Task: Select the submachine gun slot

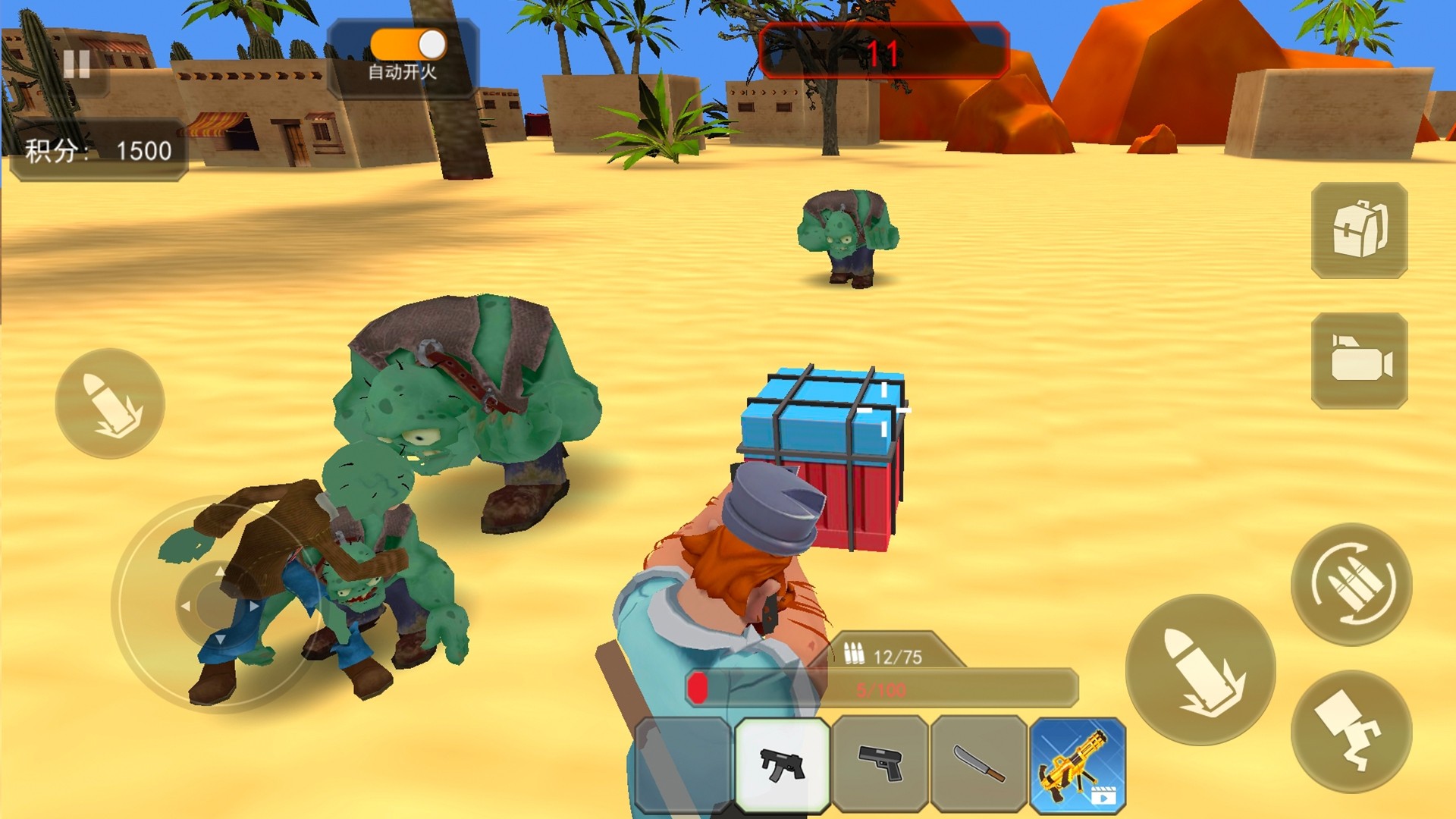Action: 782,764
